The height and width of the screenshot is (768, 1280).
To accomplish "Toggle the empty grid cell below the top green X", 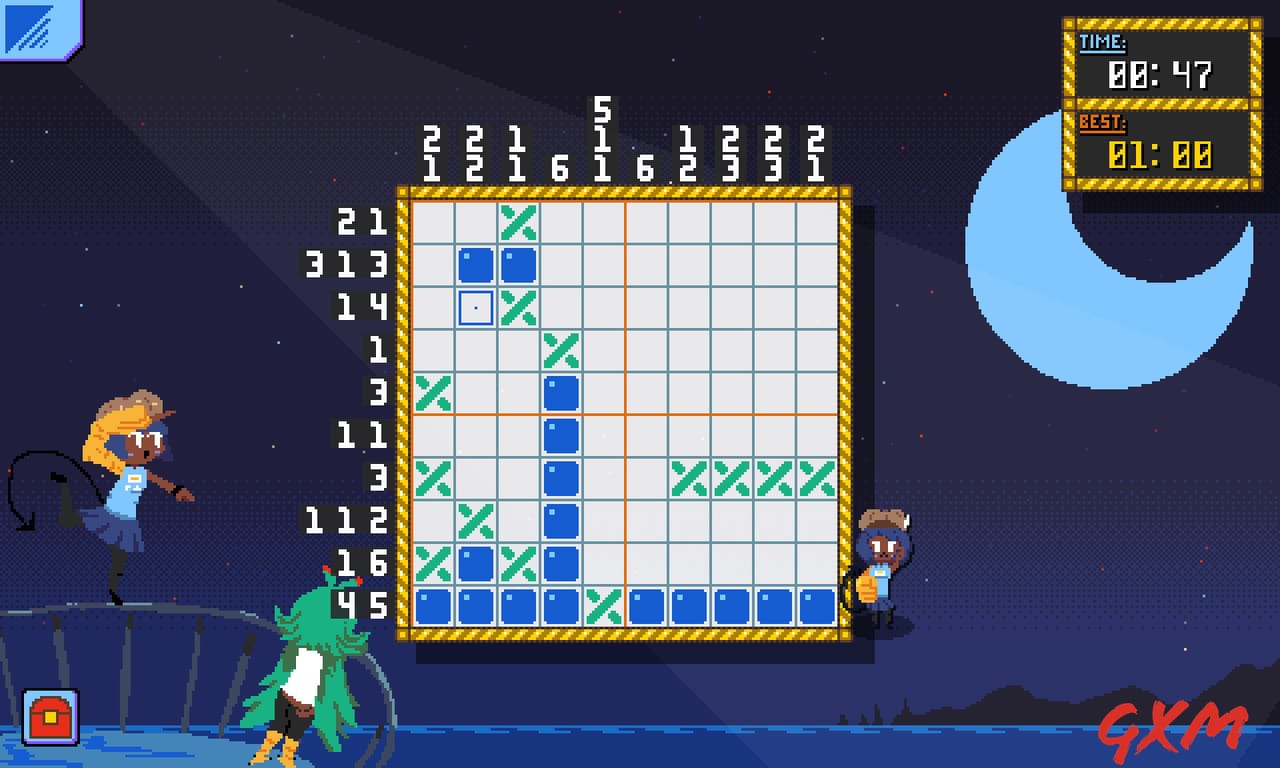I will pos(518,351).
